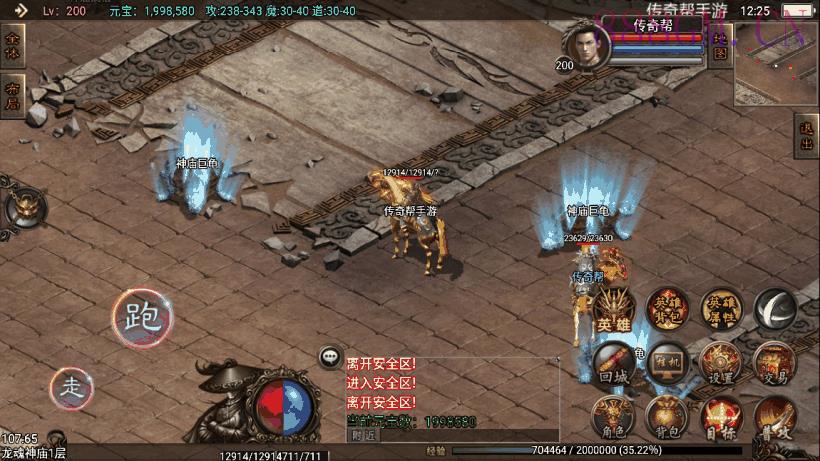Use the 普攻 normal attack button
This screenshot has height=461, width=820.
[x=775, y=419]
